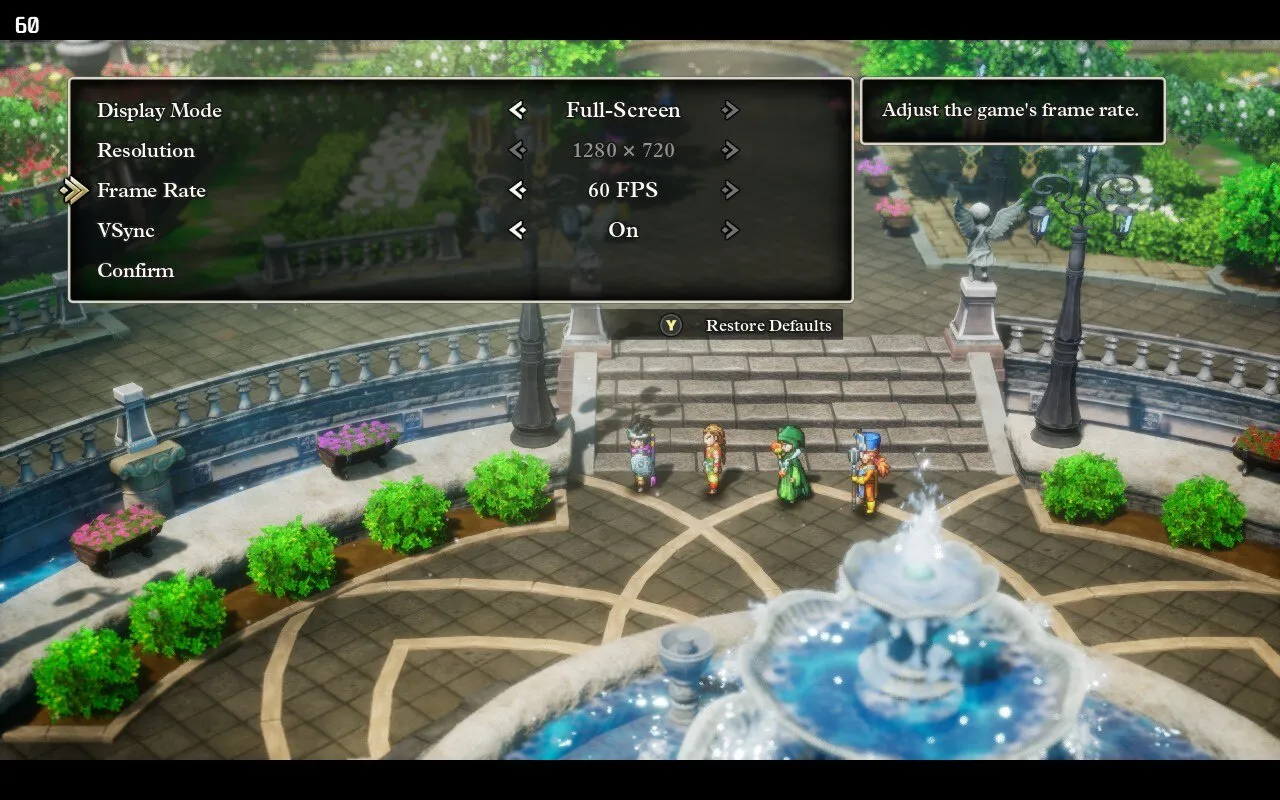Screen dimensions: 1280x800
Task: Choose the Resolution setting row
Action: point(146,150)
